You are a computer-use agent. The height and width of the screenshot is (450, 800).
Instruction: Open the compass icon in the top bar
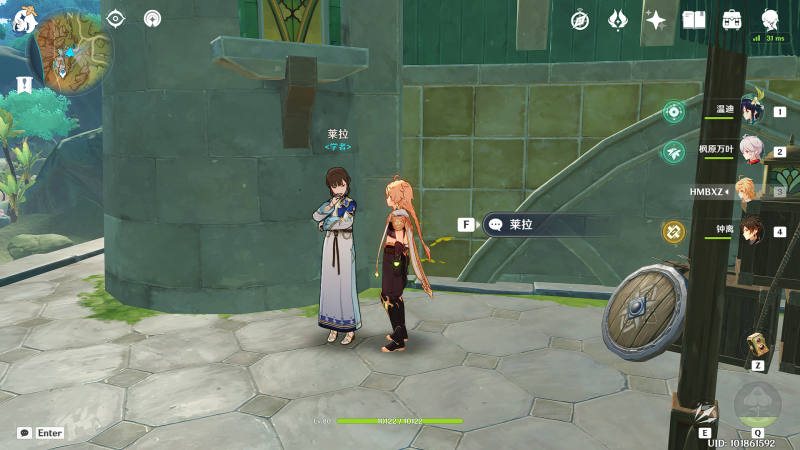click(580, 19)
